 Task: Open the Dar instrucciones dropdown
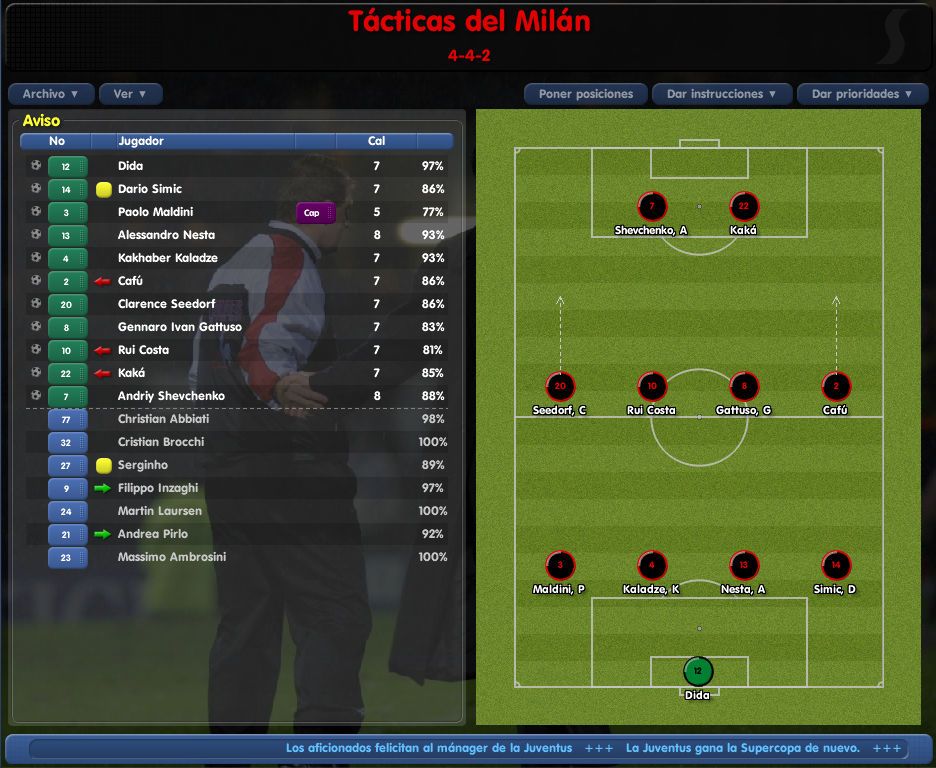tap(722, 94)
